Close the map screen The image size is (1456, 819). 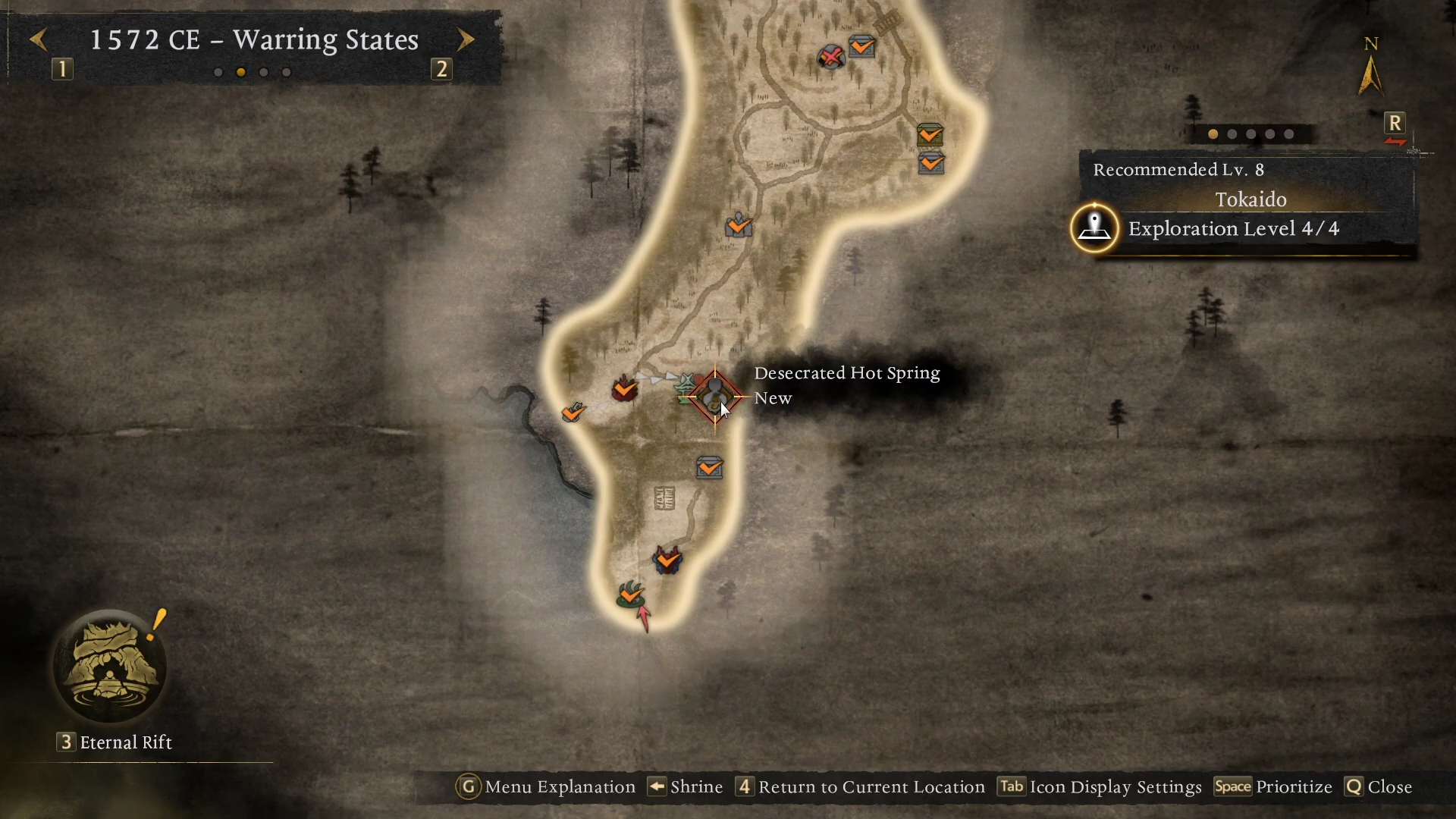click(1379, 787)
